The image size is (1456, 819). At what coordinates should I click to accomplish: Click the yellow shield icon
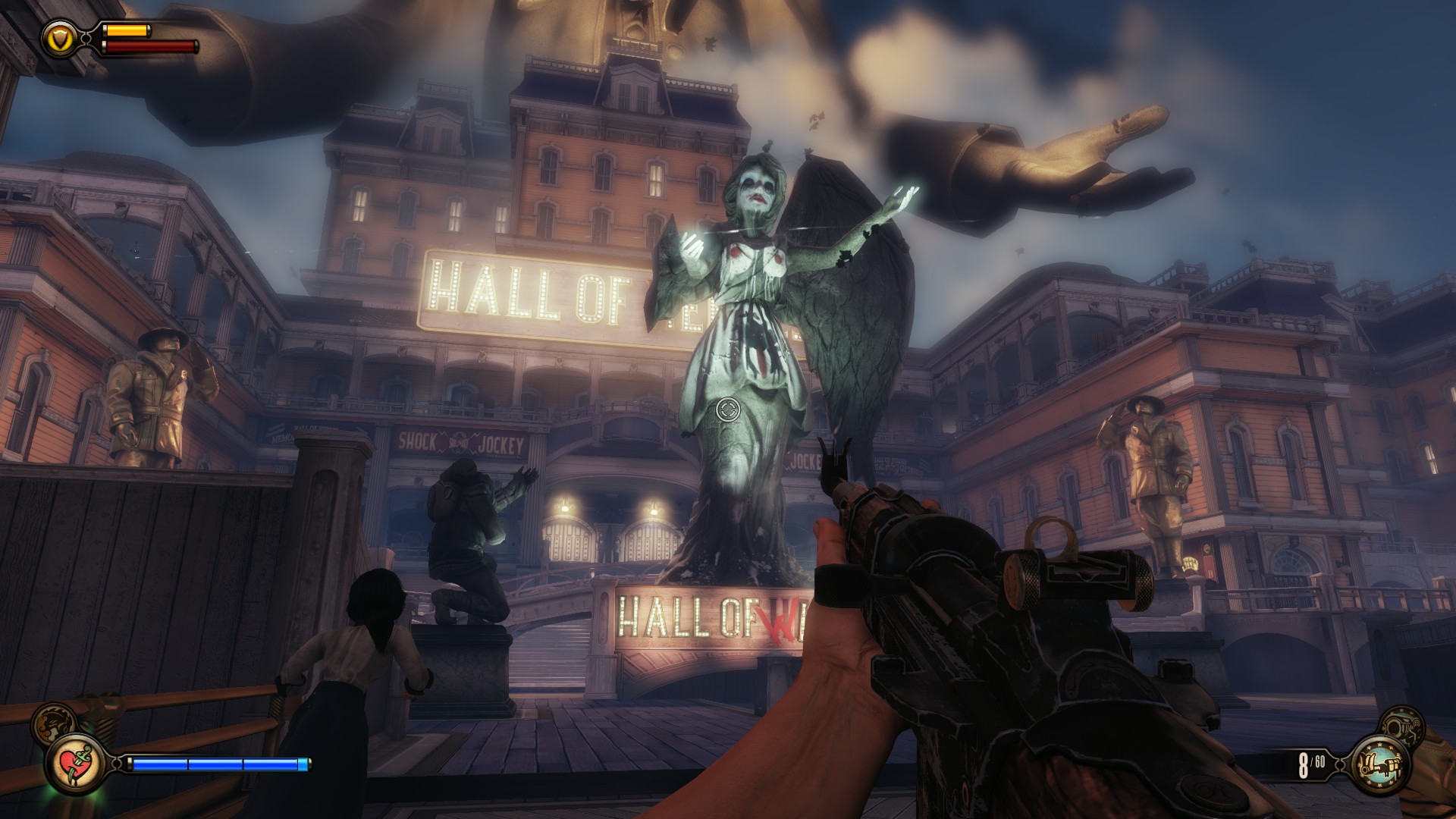[x=58, y=38]
